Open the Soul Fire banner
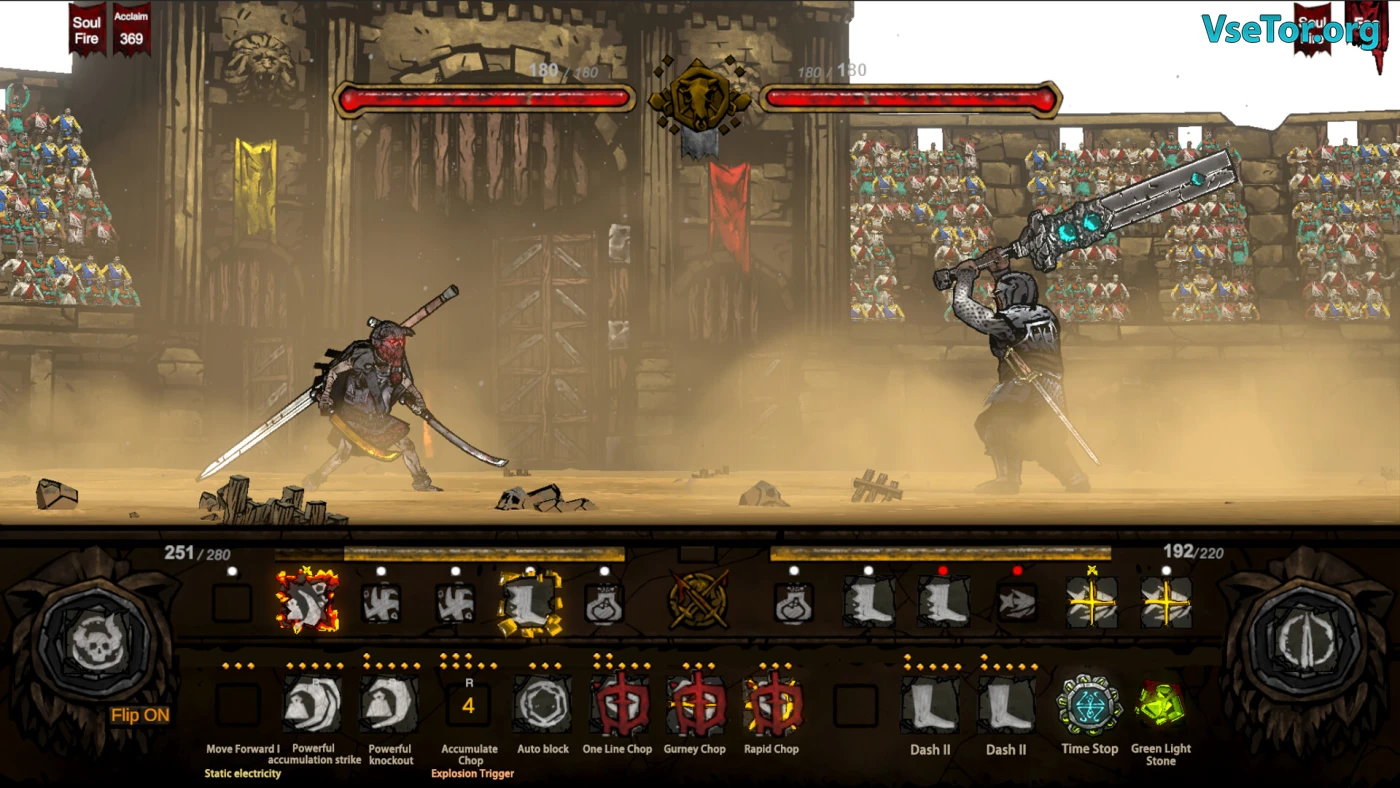Screen dimensions: 1400x788 pyautogui.click(x=87, y=30)
